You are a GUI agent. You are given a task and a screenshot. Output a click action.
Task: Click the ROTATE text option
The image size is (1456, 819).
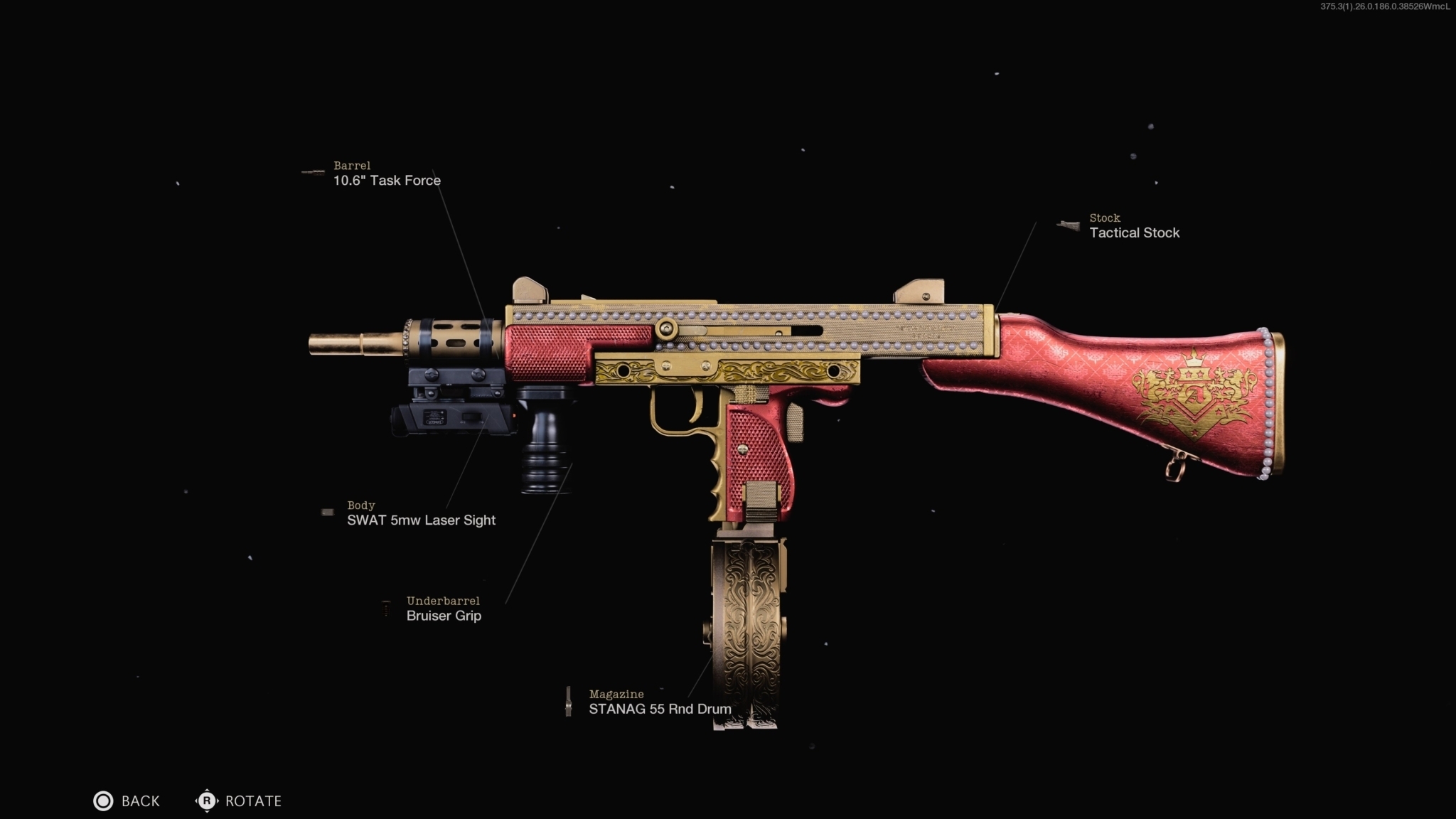(x=252, y=801)
